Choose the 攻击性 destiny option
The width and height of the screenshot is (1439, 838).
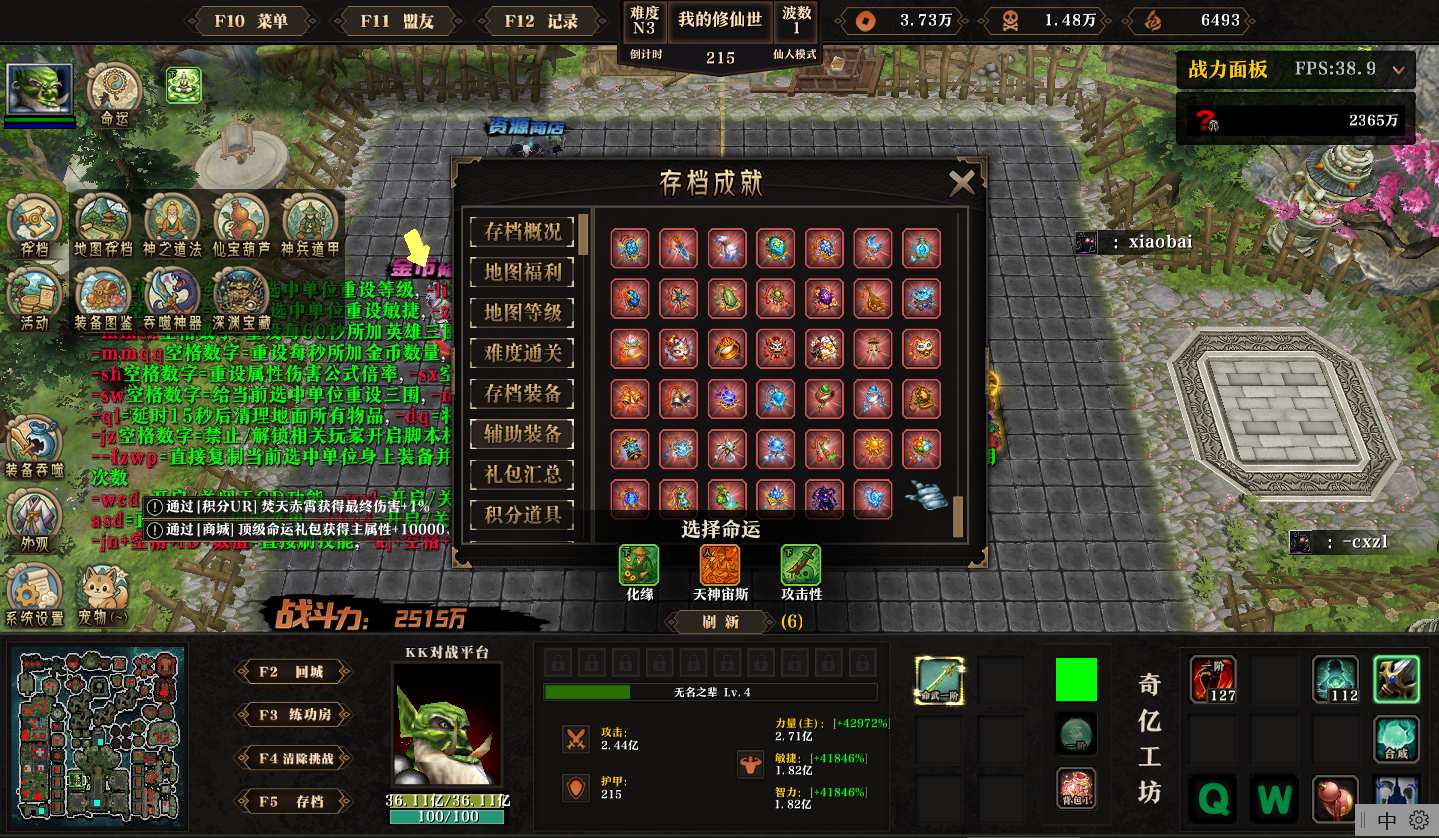click(x=801, y=566)
